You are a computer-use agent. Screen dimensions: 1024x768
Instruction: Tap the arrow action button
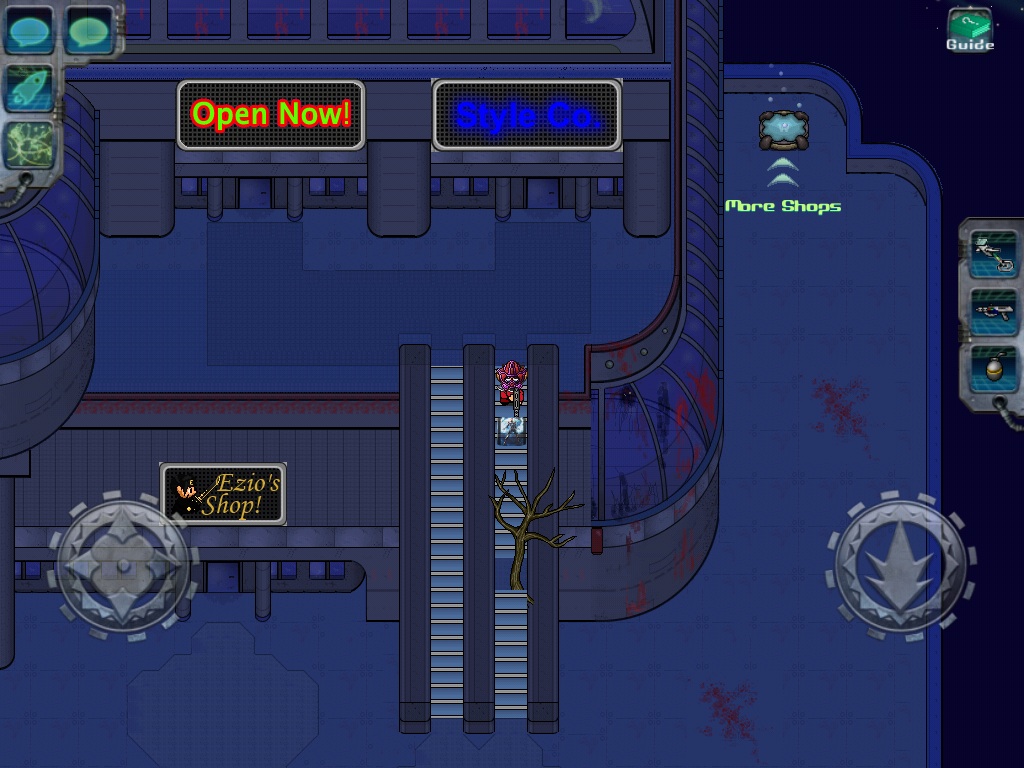coord(900,566)
